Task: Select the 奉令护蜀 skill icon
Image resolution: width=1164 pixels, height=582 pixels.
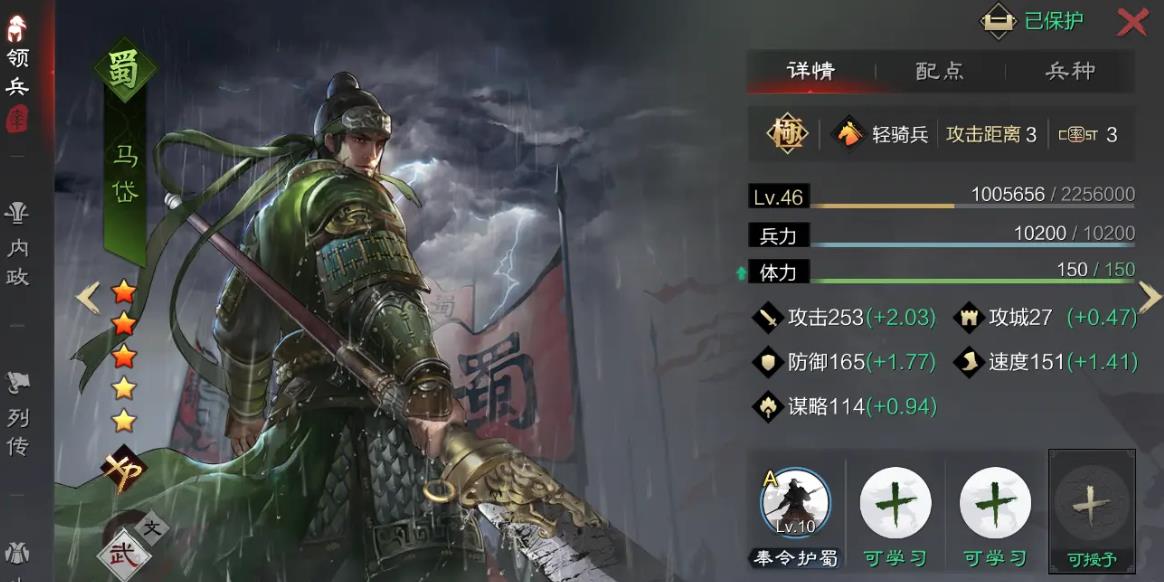Action: [x=796, y=503]
